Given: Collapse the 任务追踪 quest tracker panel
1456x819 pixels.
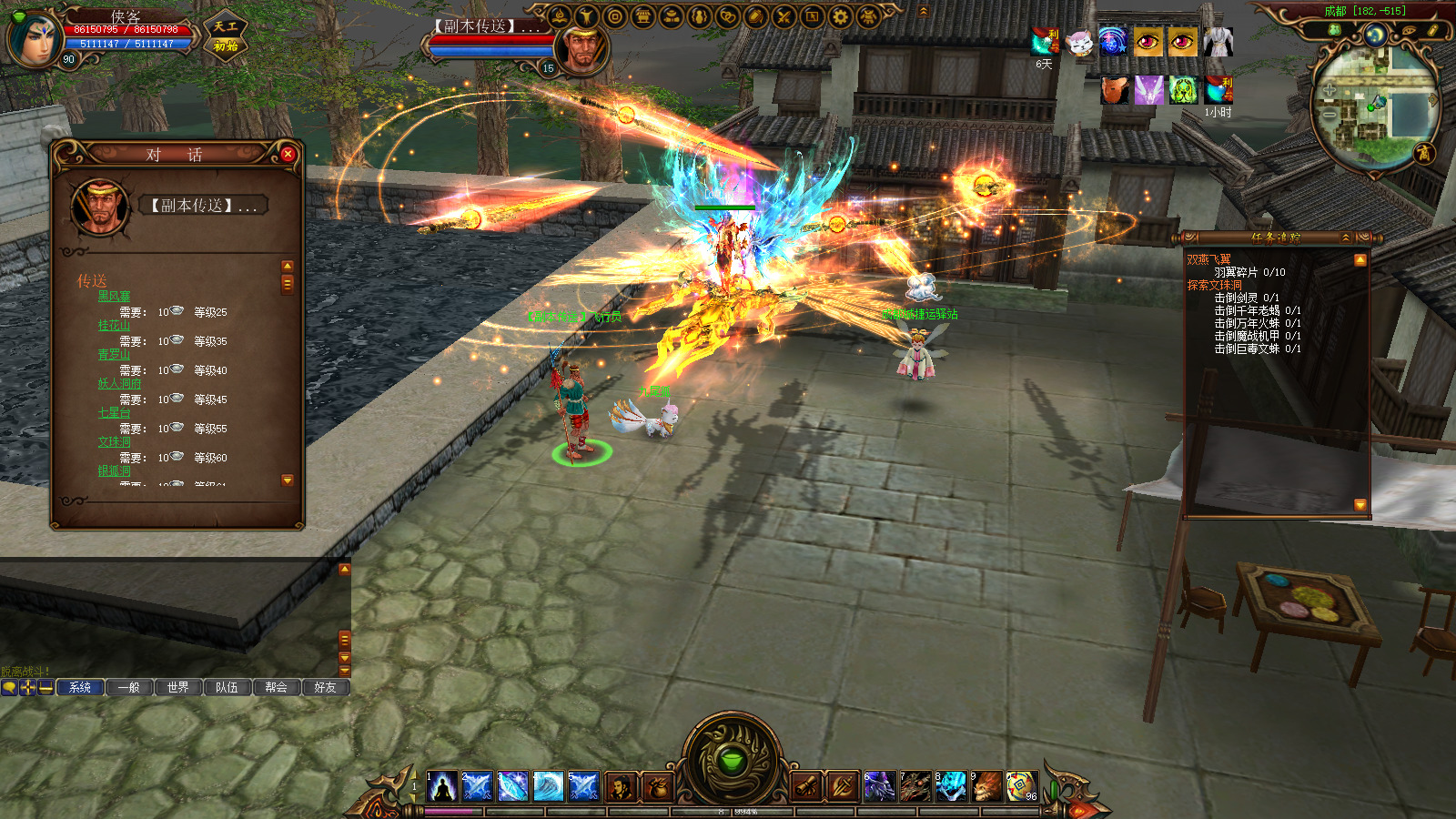Looking at the screenshot, I should 1346,238.
